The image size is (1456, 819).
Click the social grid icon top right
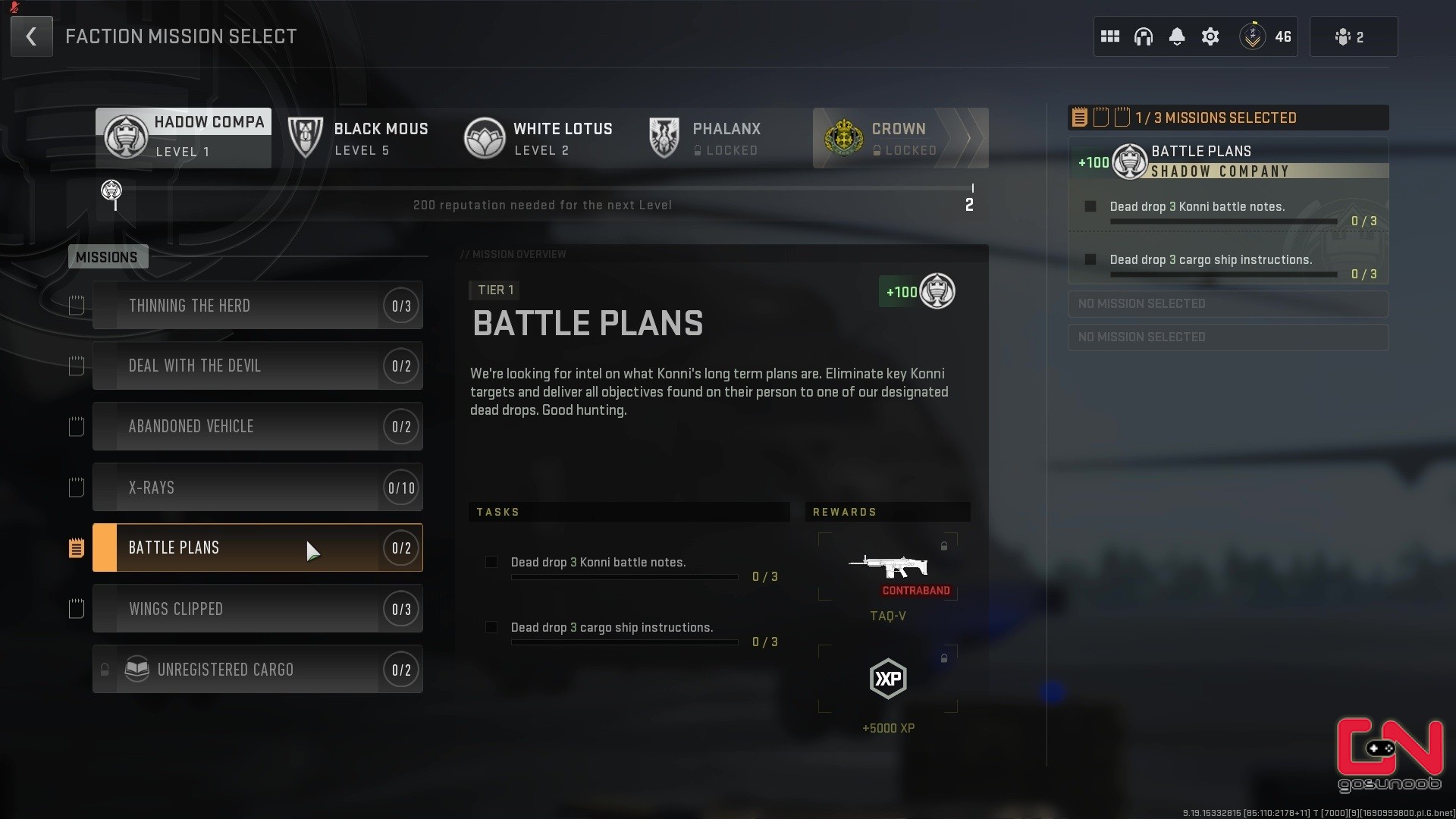[x=1110, y=36]
